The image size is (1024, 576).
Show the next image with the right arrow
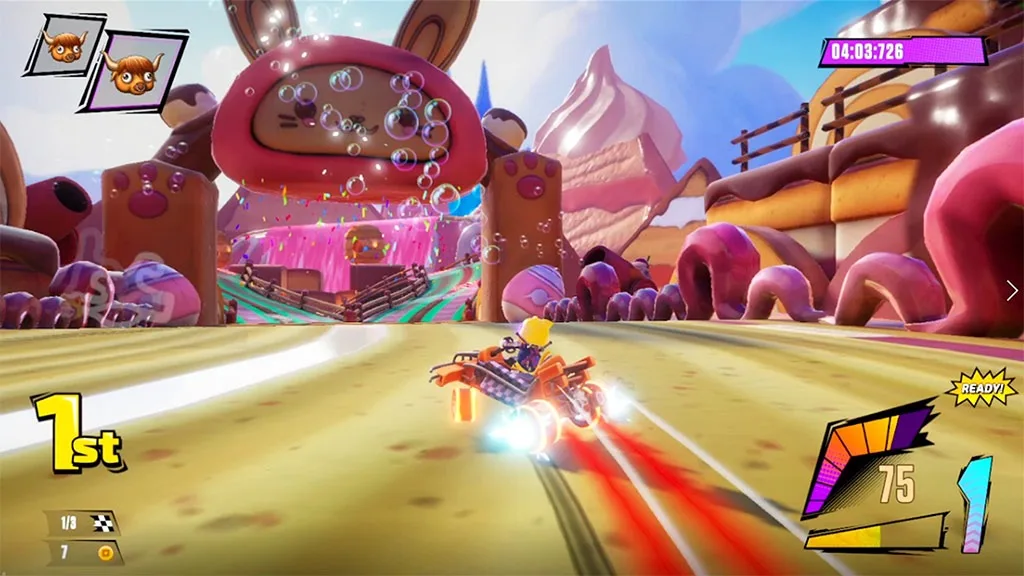pyautogui.click(x=1011, y=289)
